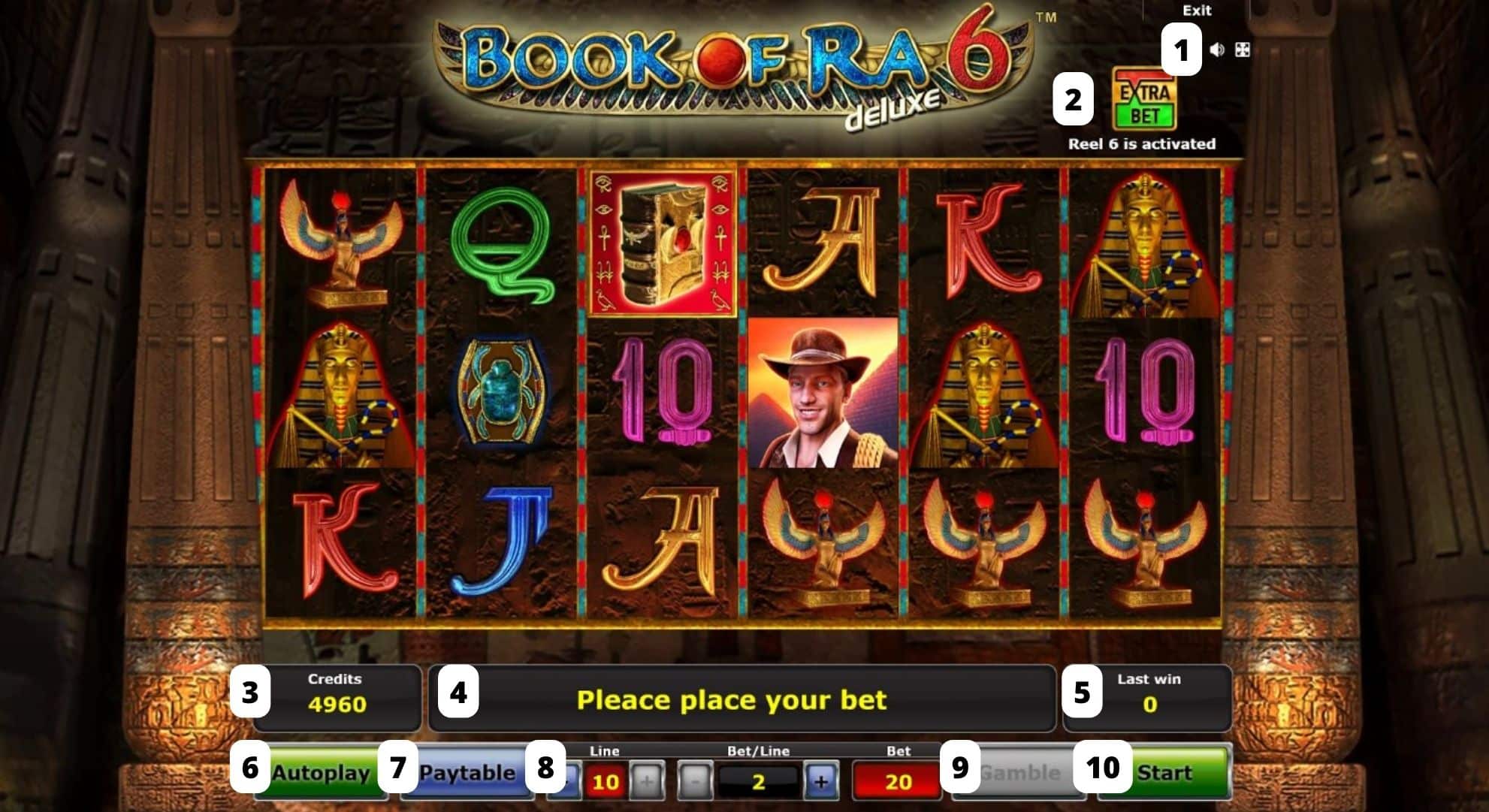Screen dimensions: 1489x812
Task: Lower Bet/Line using the minus button
Action: pos(697,780)
